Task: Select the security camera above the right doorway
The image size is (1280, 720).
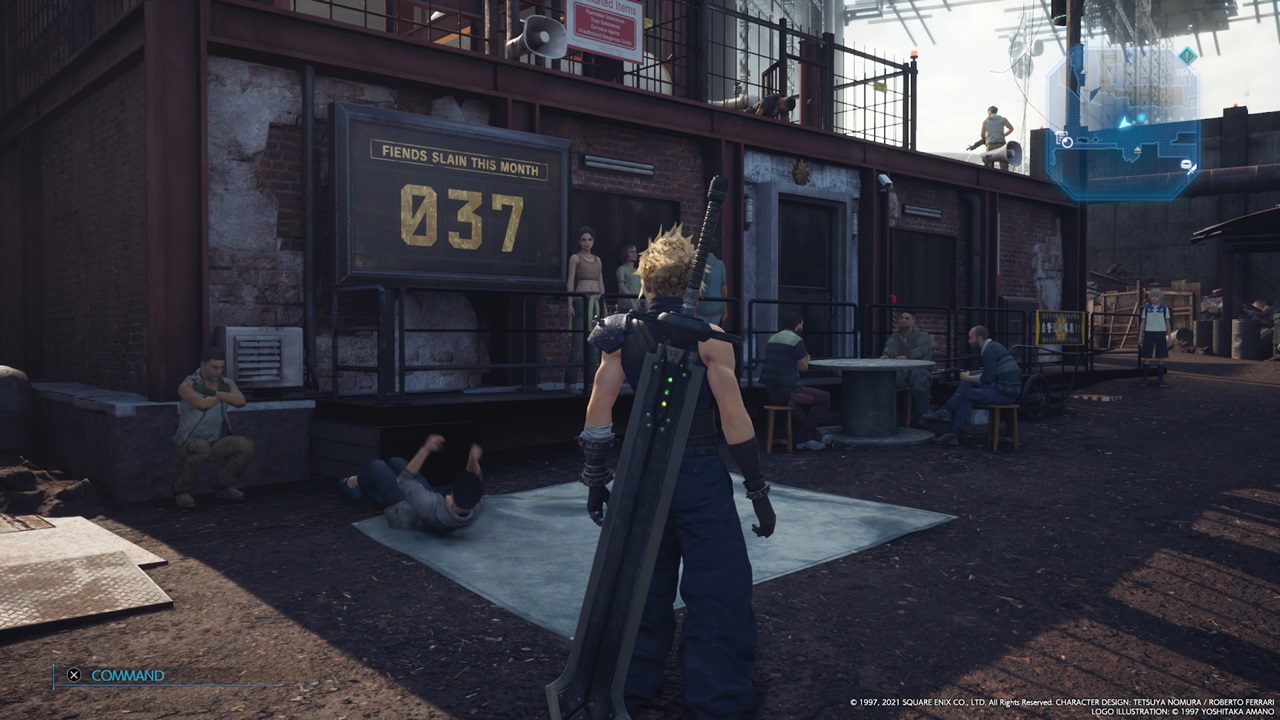Action: tap(884, 181)
